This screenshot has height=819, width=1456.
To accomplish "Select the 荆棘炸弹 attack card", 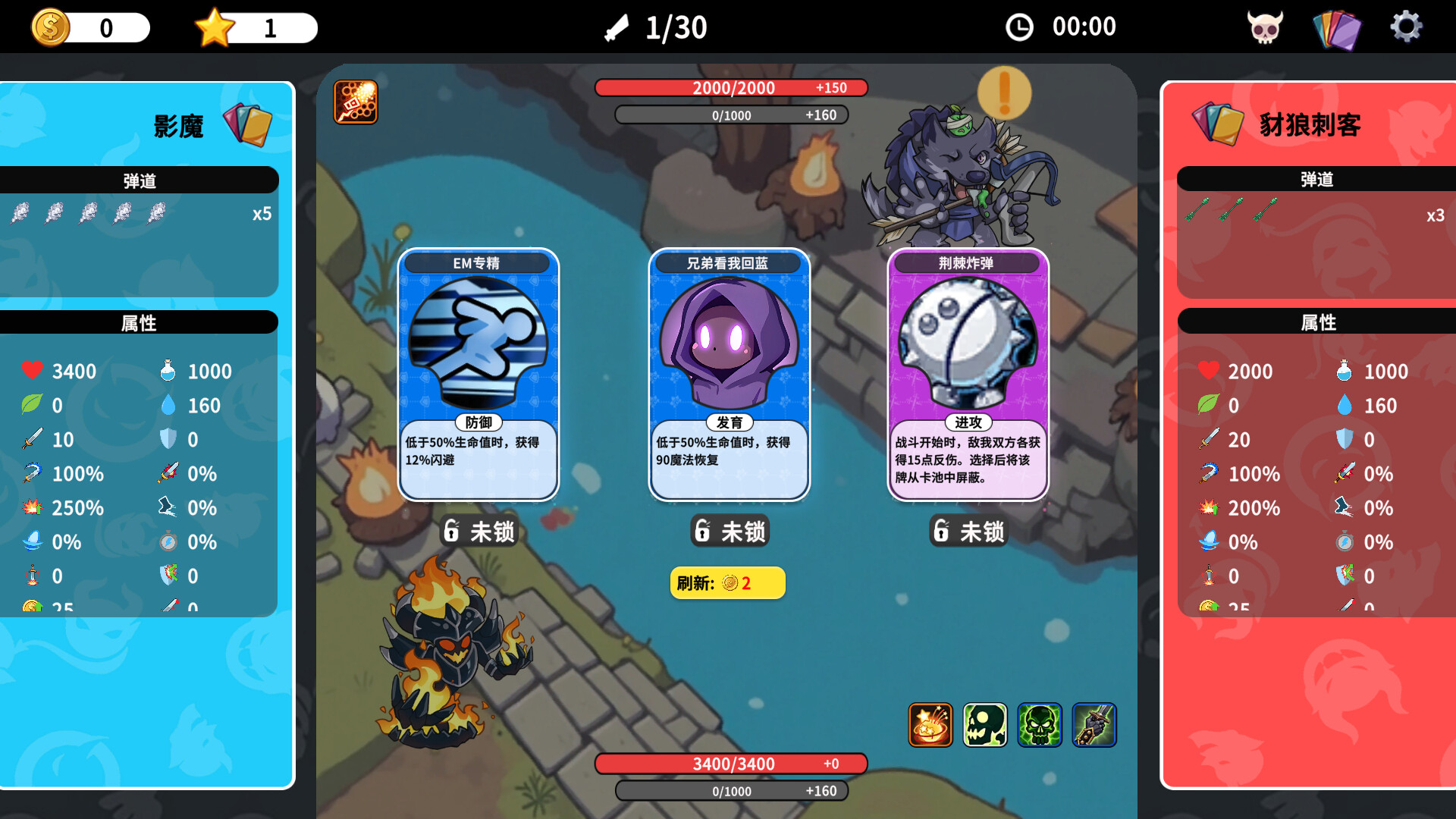I will pos(968,372).
